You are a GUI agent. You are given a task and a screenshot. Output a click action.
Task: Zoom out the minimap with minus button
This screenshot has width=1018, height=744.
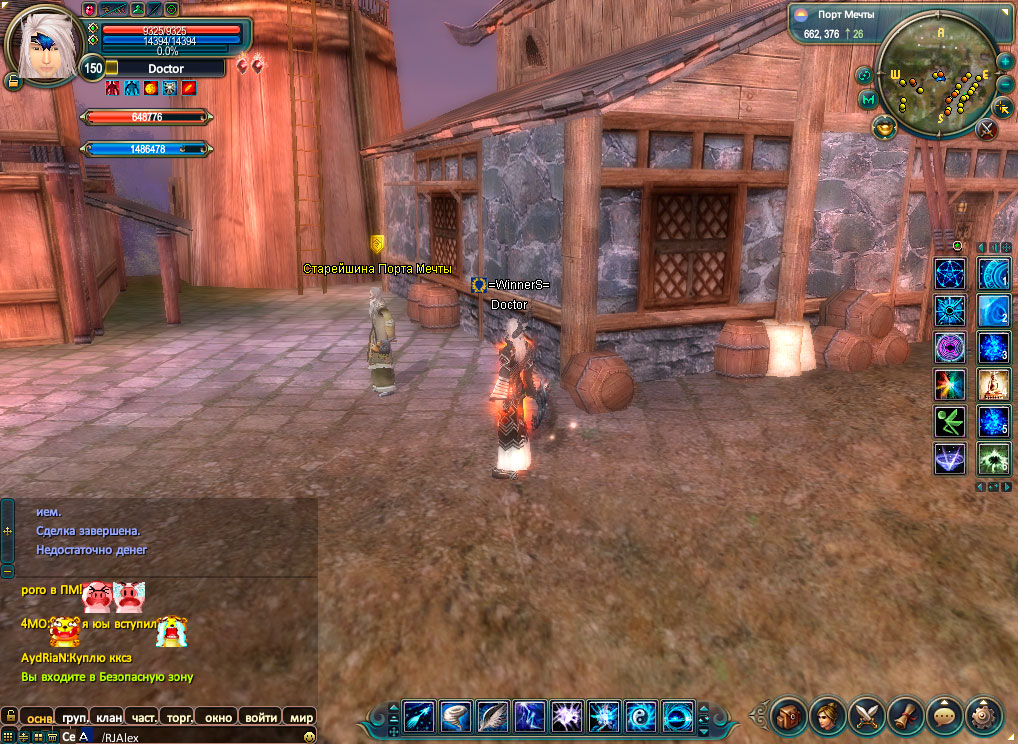(x=1005, y=84)
